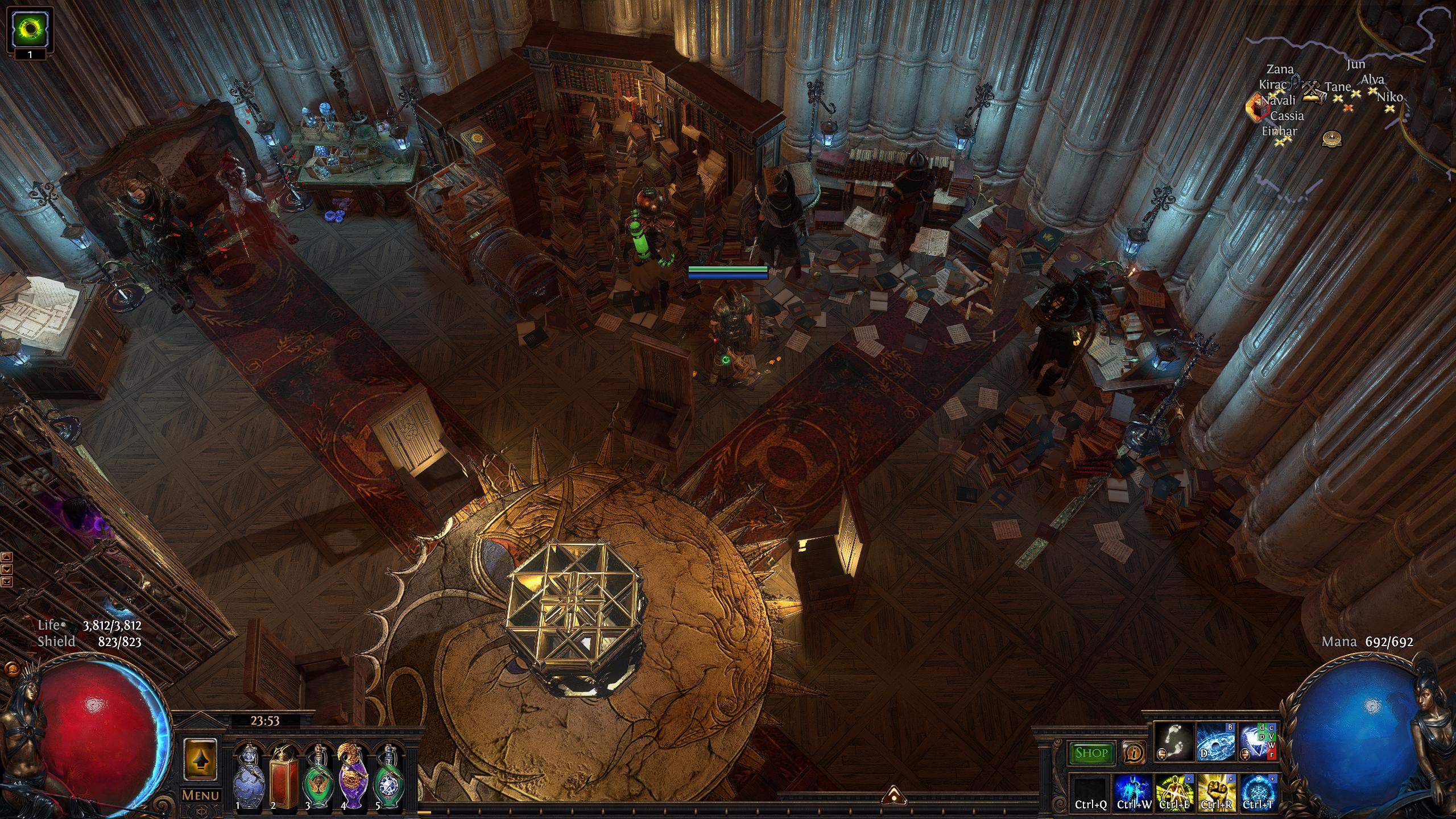Open the Menu button
The width and height of the screenshot is (1456, 819).
(200, 795)
